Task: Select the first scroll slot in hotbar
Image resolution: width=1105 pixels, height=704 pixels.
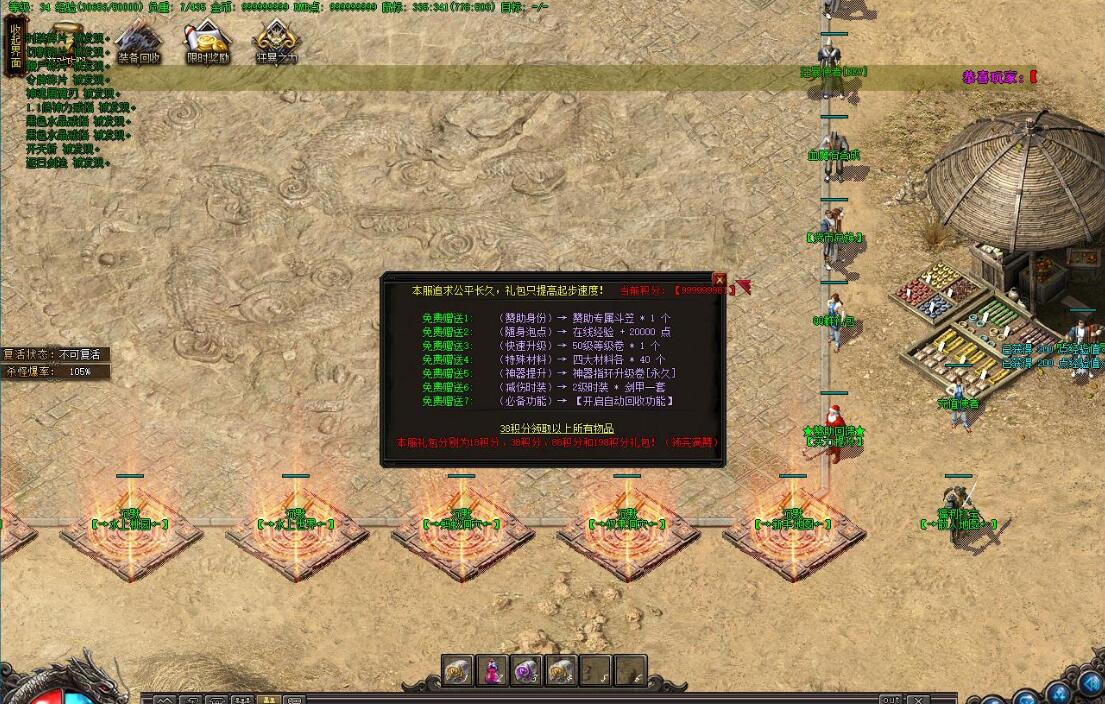Action: [458, 671]
